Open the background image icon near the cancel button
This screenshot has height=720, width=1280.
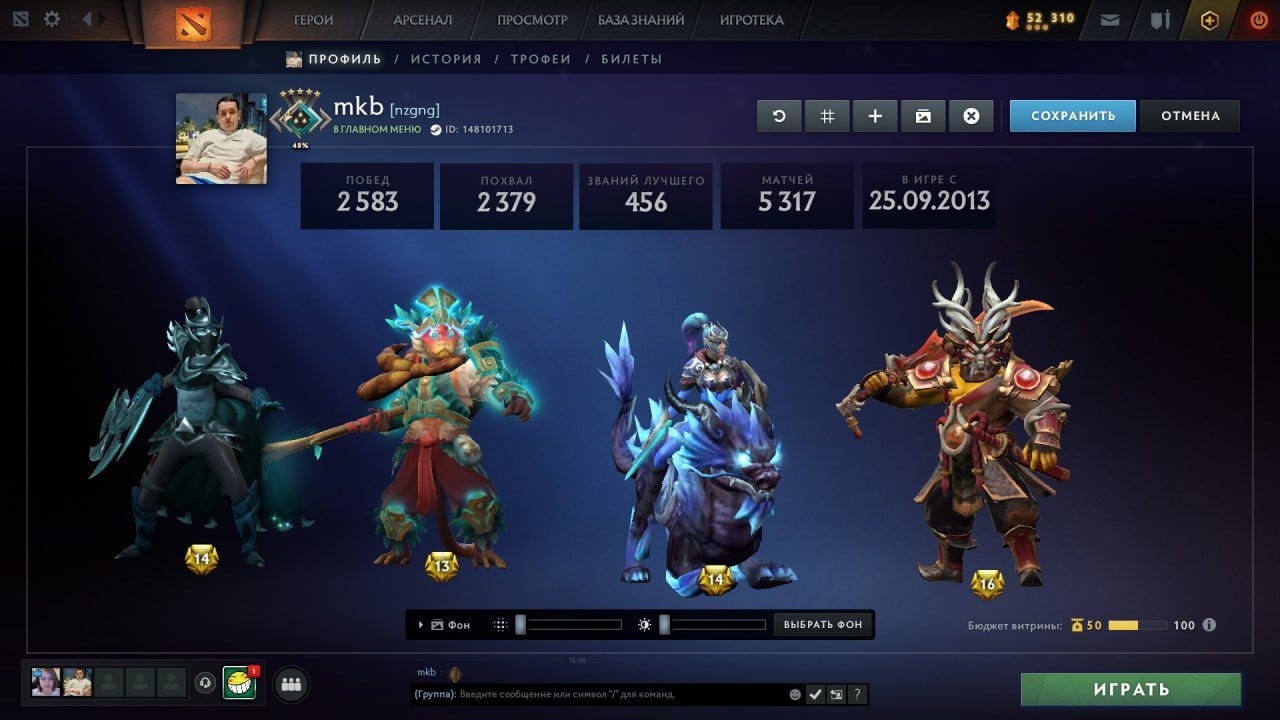(x=923, y=115)
